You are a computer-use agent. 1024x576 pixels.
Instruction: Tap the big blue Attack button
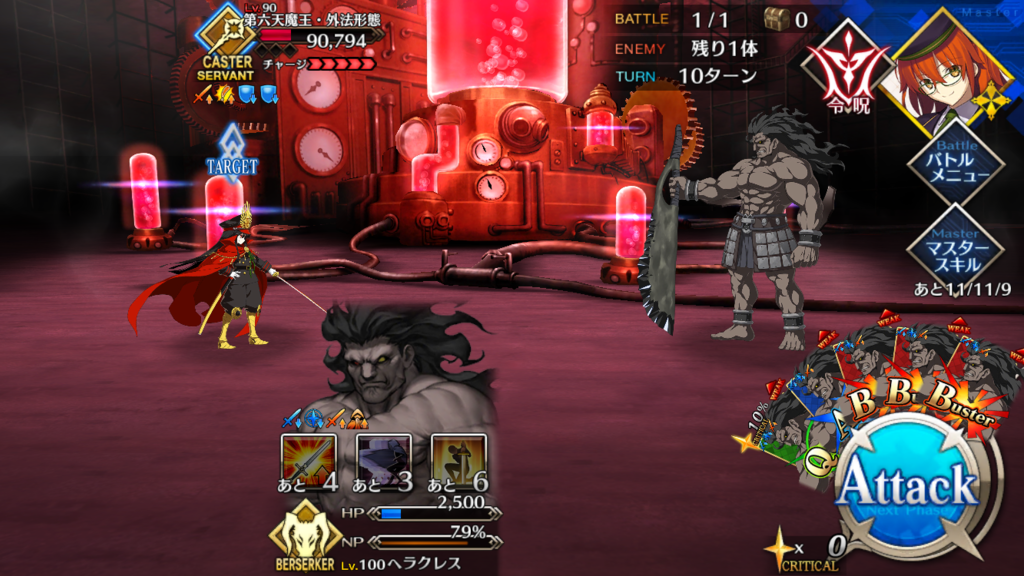(x=906, y=488)
